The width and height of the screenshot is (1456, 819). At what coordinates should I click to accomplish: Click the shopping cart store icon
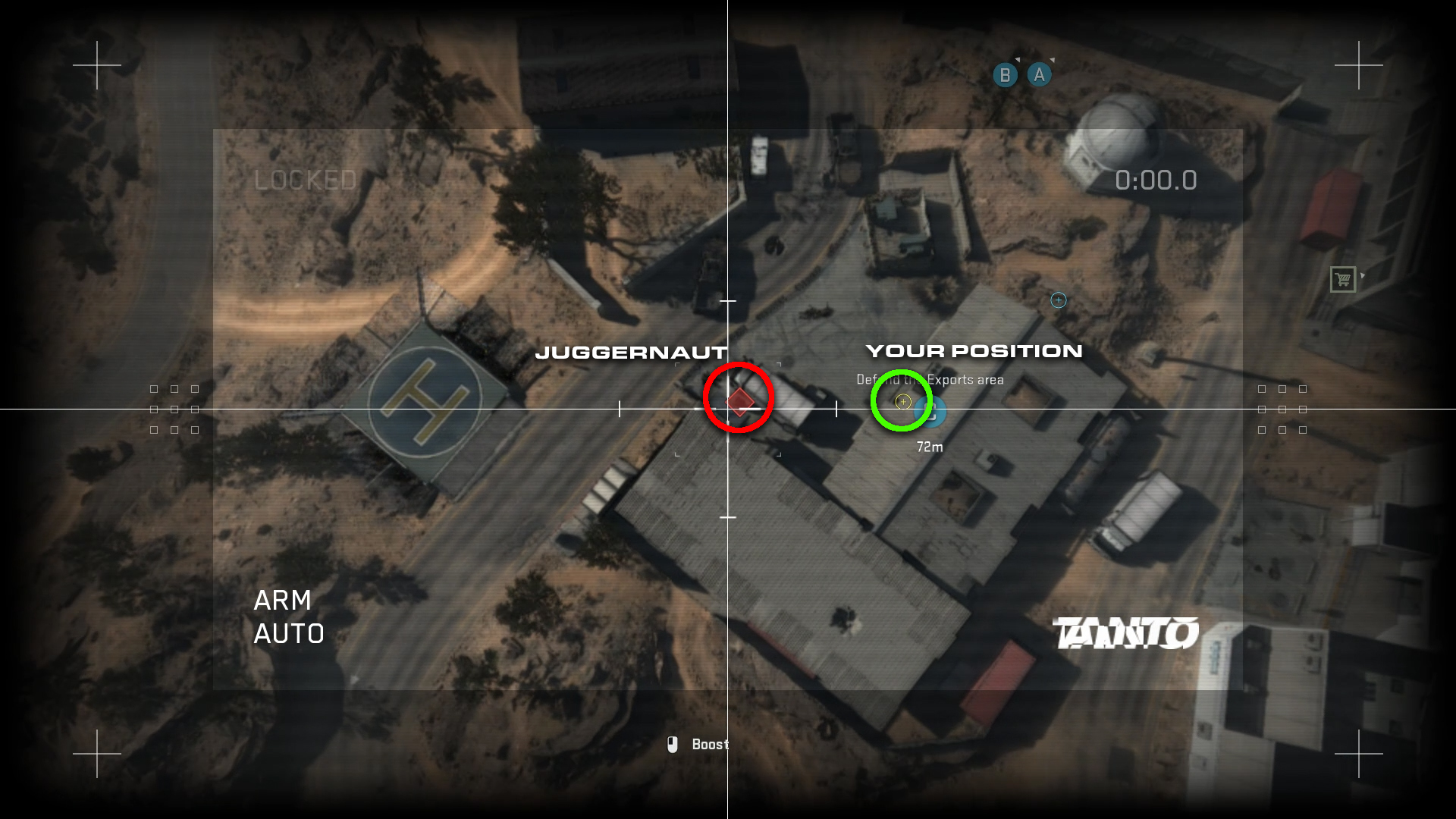[x=1342, y=279]
